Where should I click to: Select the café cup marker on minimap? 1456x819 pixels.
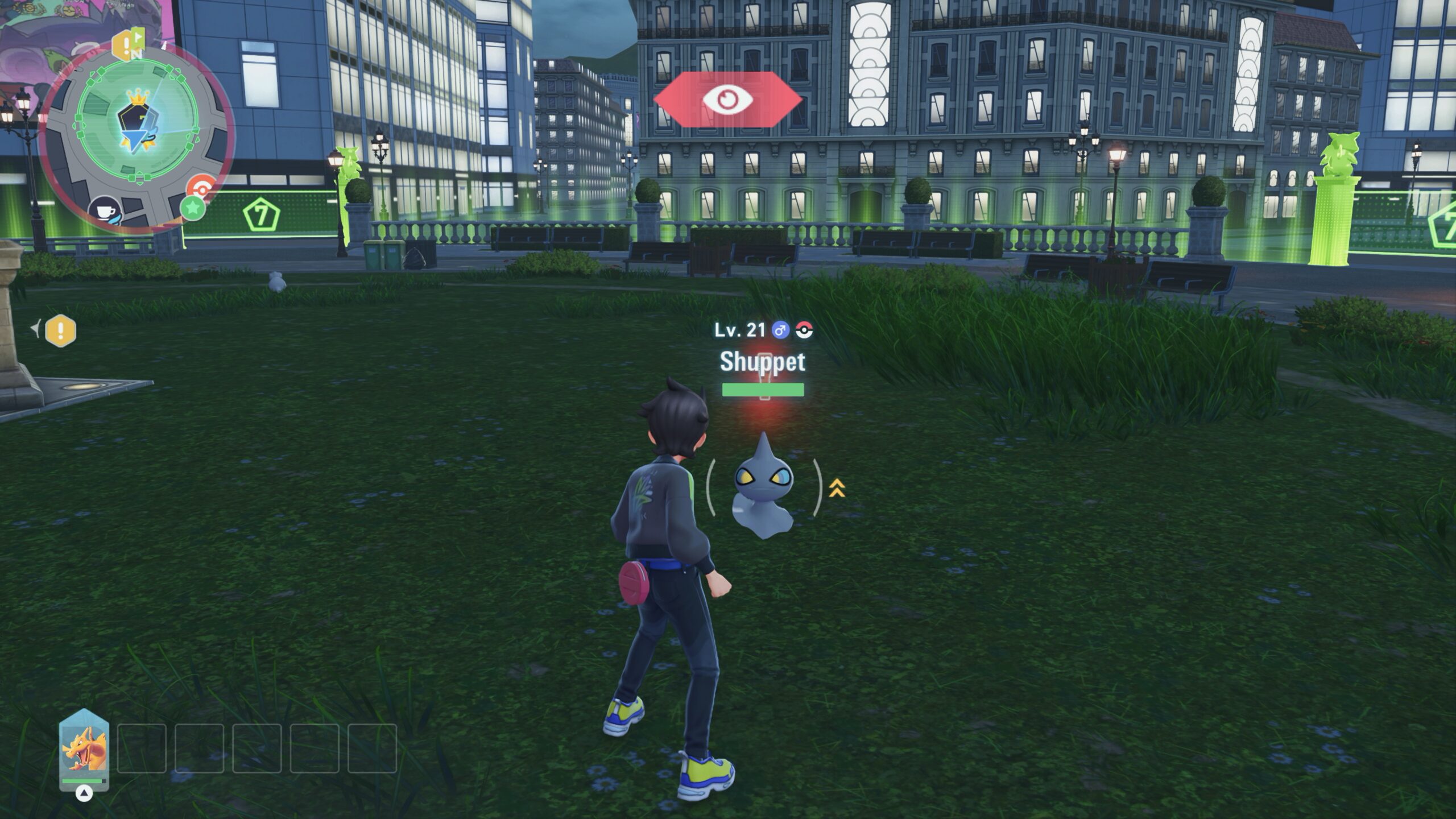[x=106, y=212]
